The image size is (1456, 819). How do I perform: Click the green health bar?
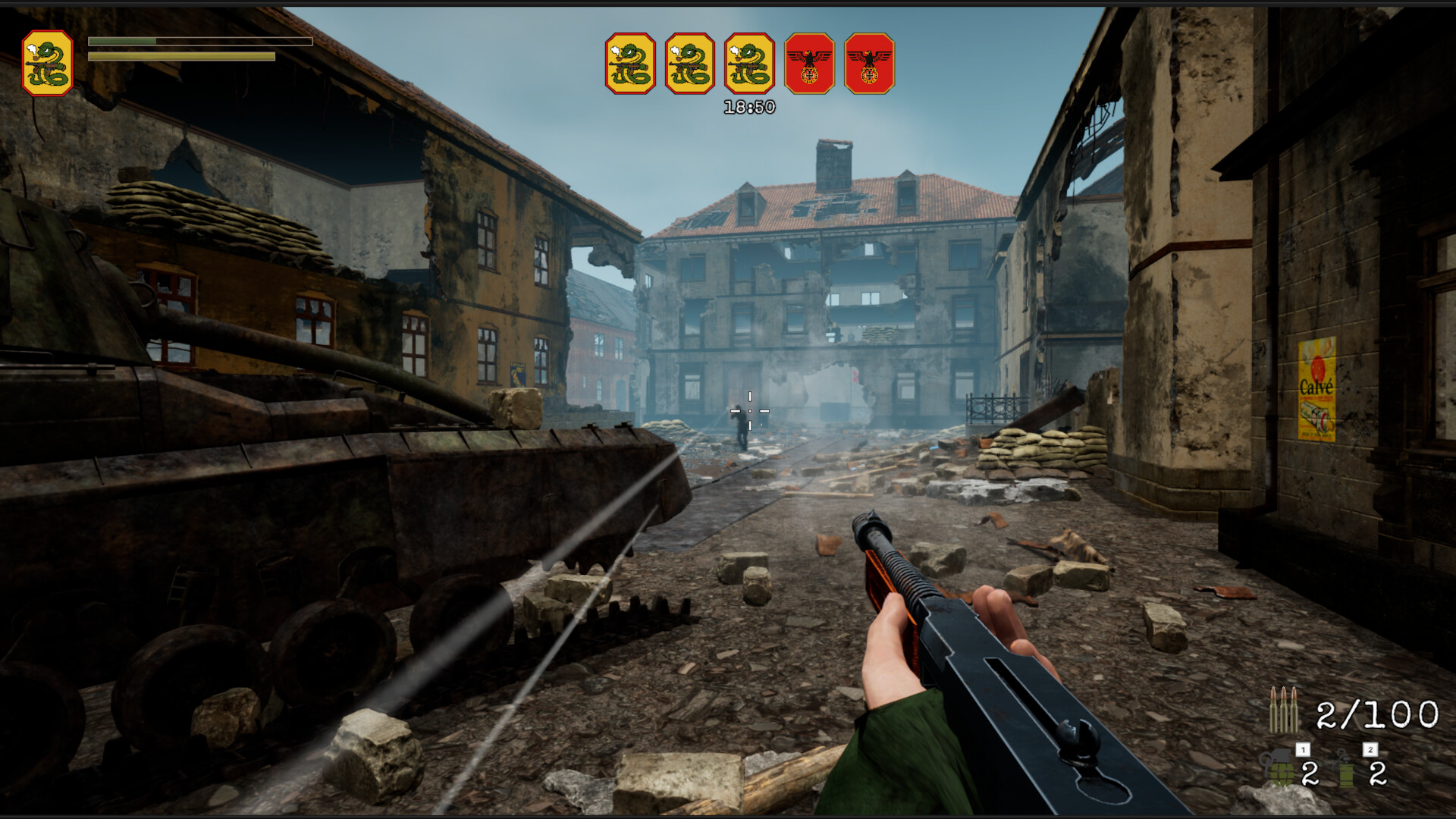click(x=123, y=42)
